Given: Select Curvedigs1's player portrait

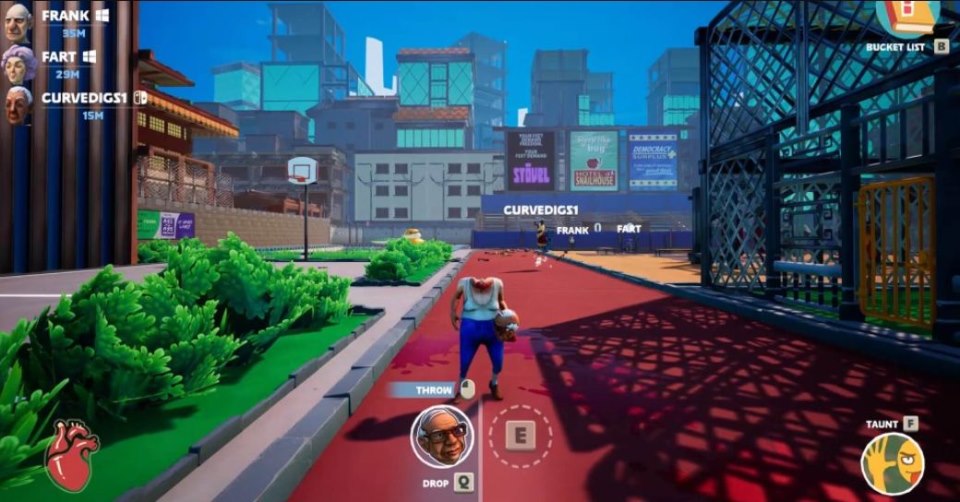Looking at the screenshot, I should 18,104.
